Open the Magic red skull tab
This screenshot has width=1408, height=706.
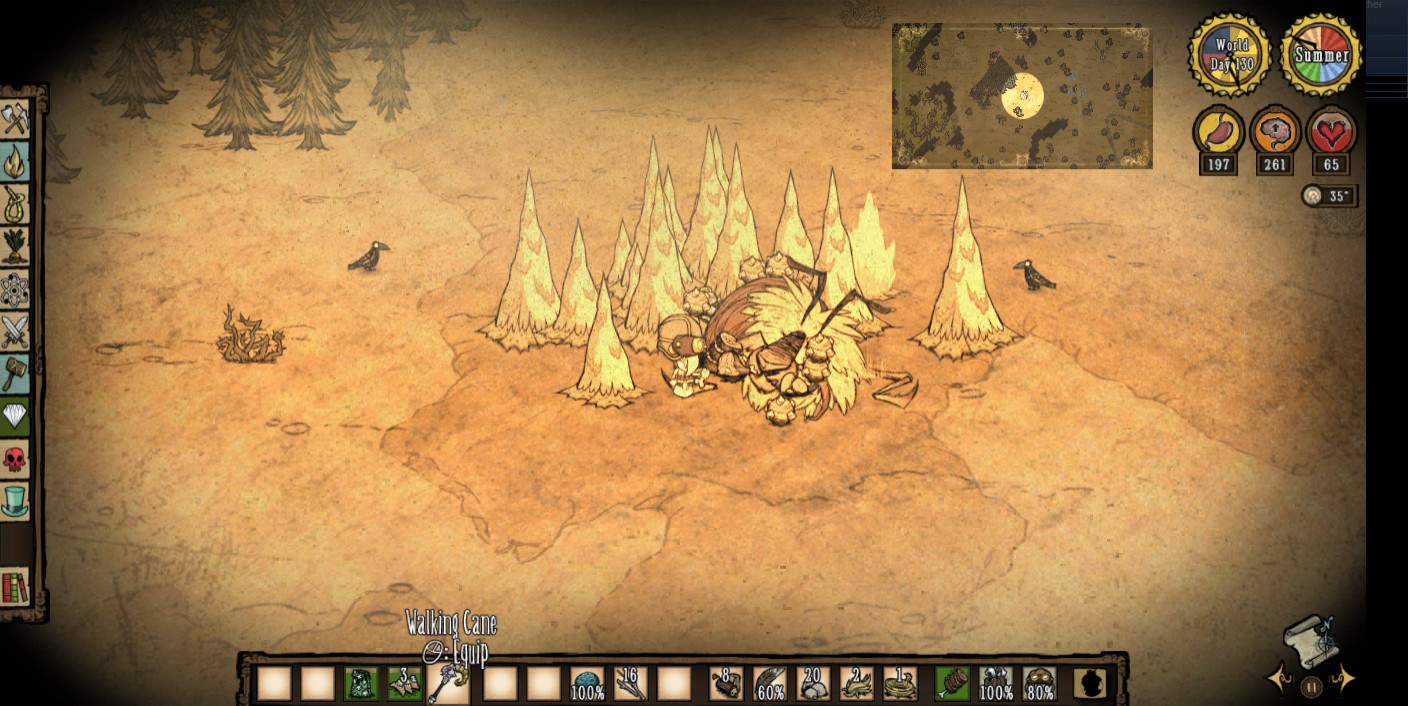point(15,459)
